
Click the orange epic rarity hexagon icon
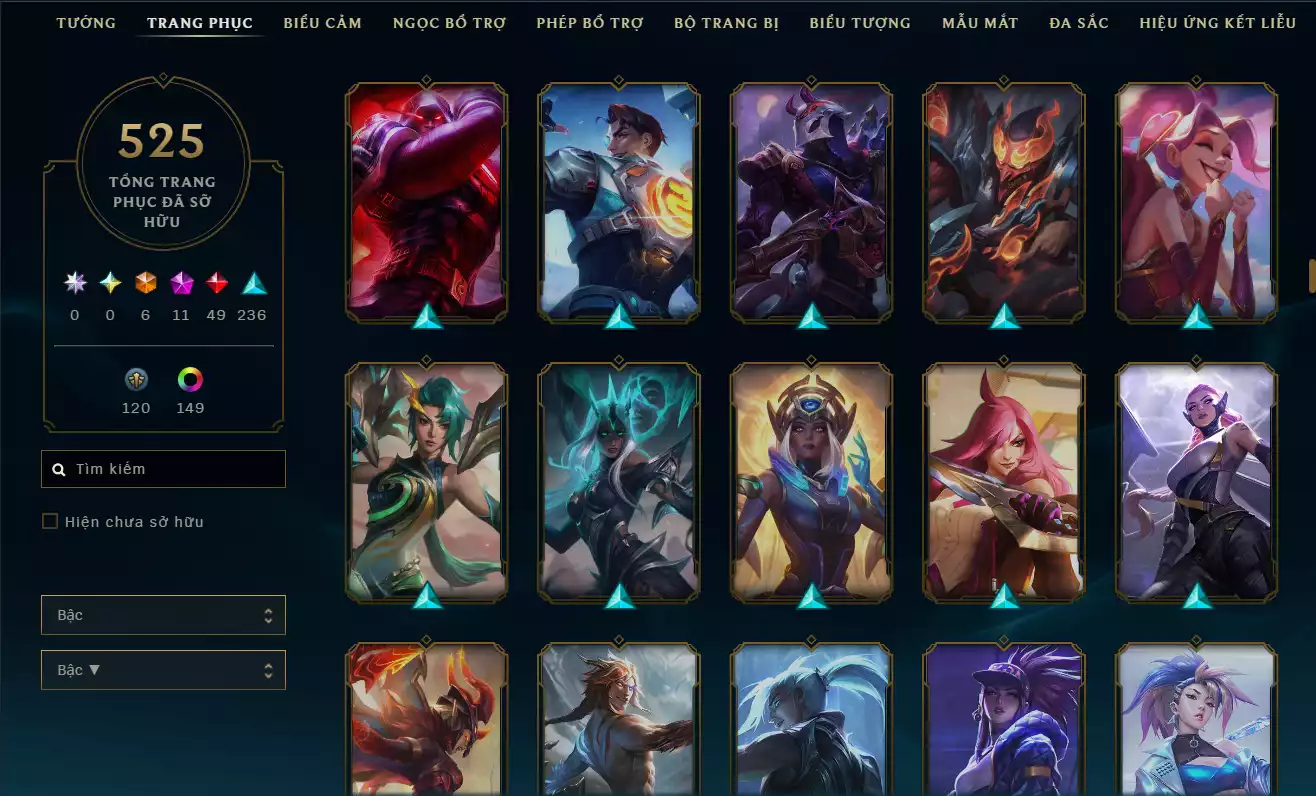(x=145, y=283)
